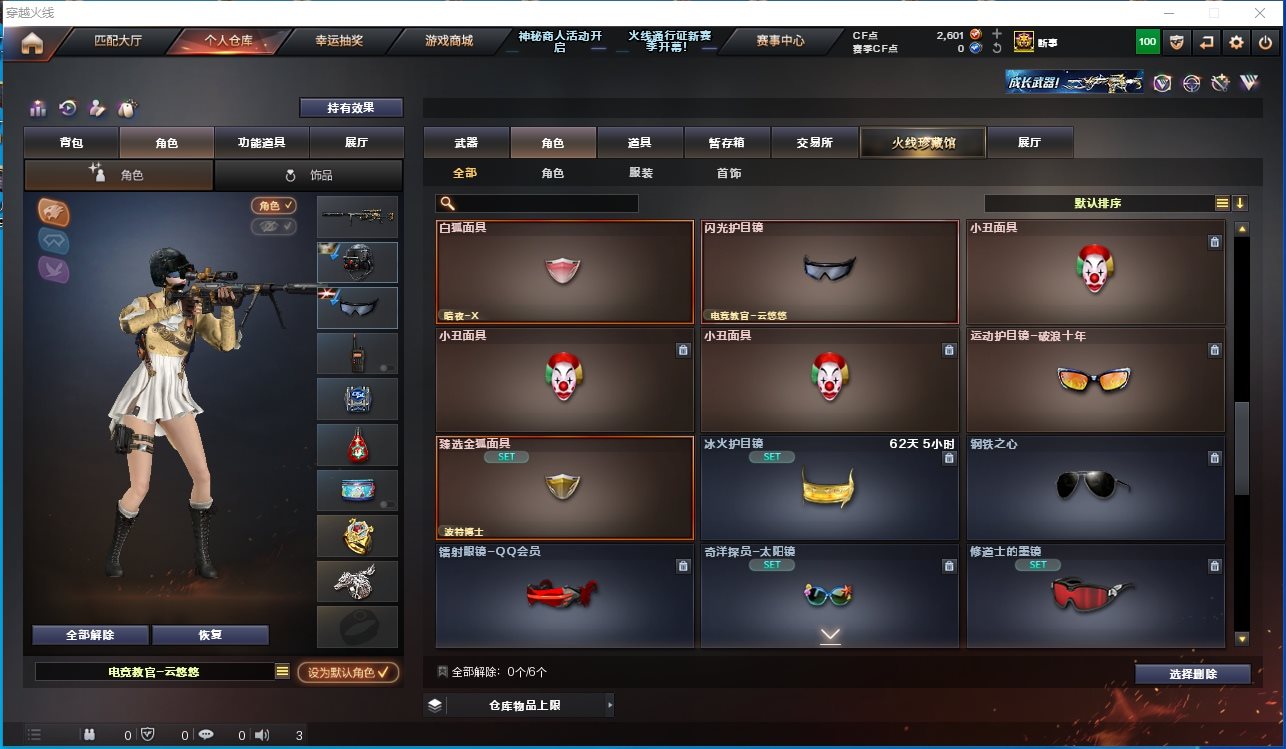Open the 火线珍藏馆 collection tab
This screenshot has height=749, width=1286.
point(923,143)
